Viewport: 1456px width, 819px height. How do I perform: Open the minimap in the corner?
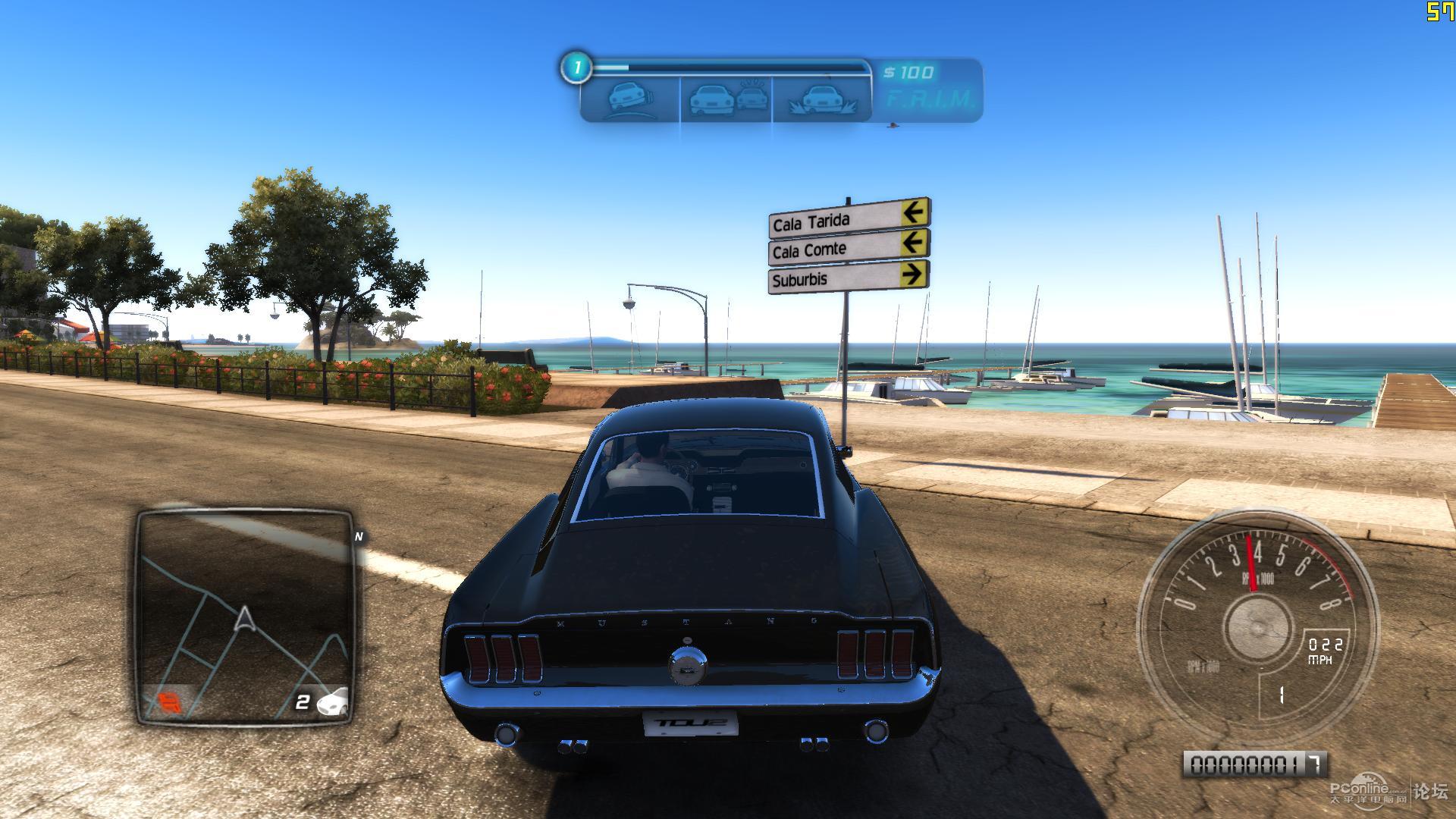tap(245, 617)
